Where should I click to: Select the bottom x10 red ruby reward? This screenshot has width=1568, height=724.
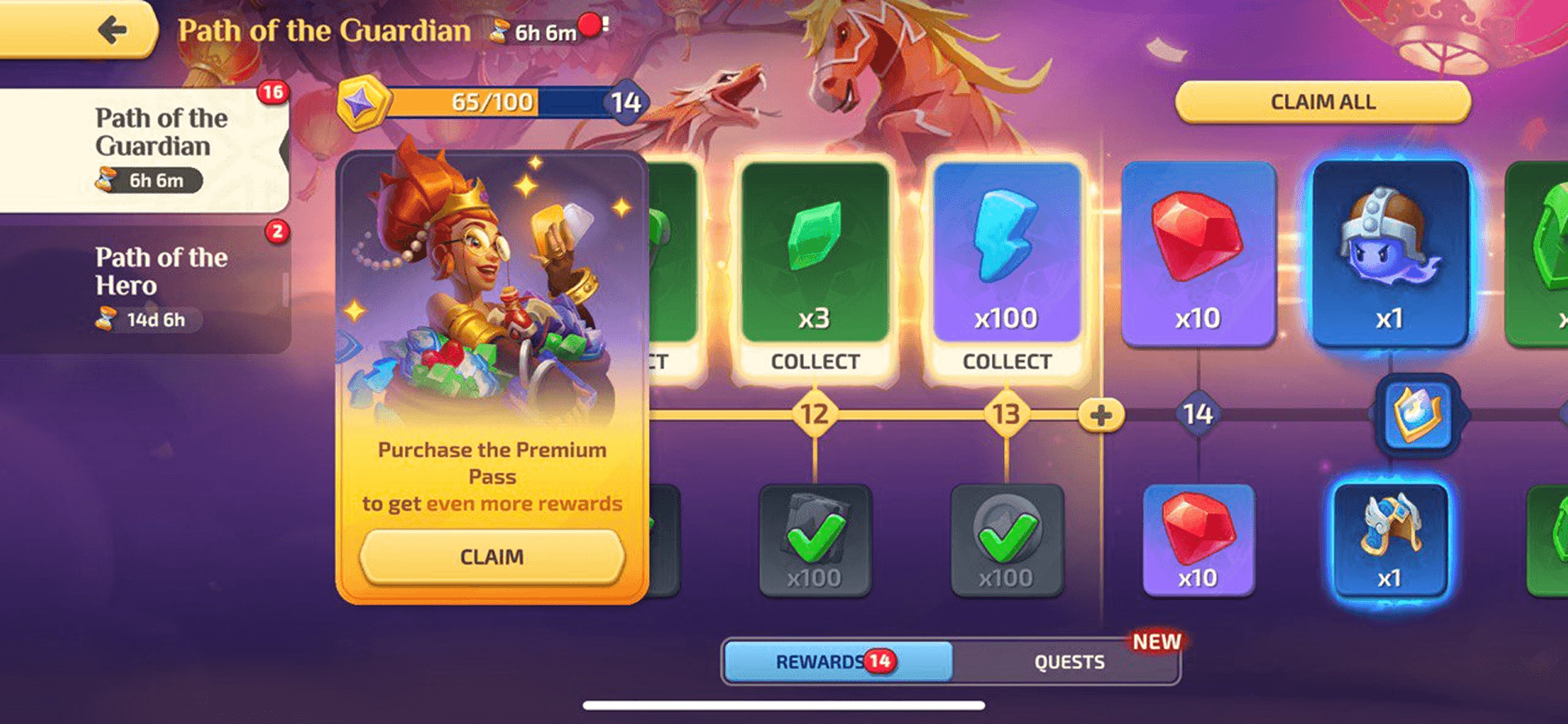point(1197,539)
